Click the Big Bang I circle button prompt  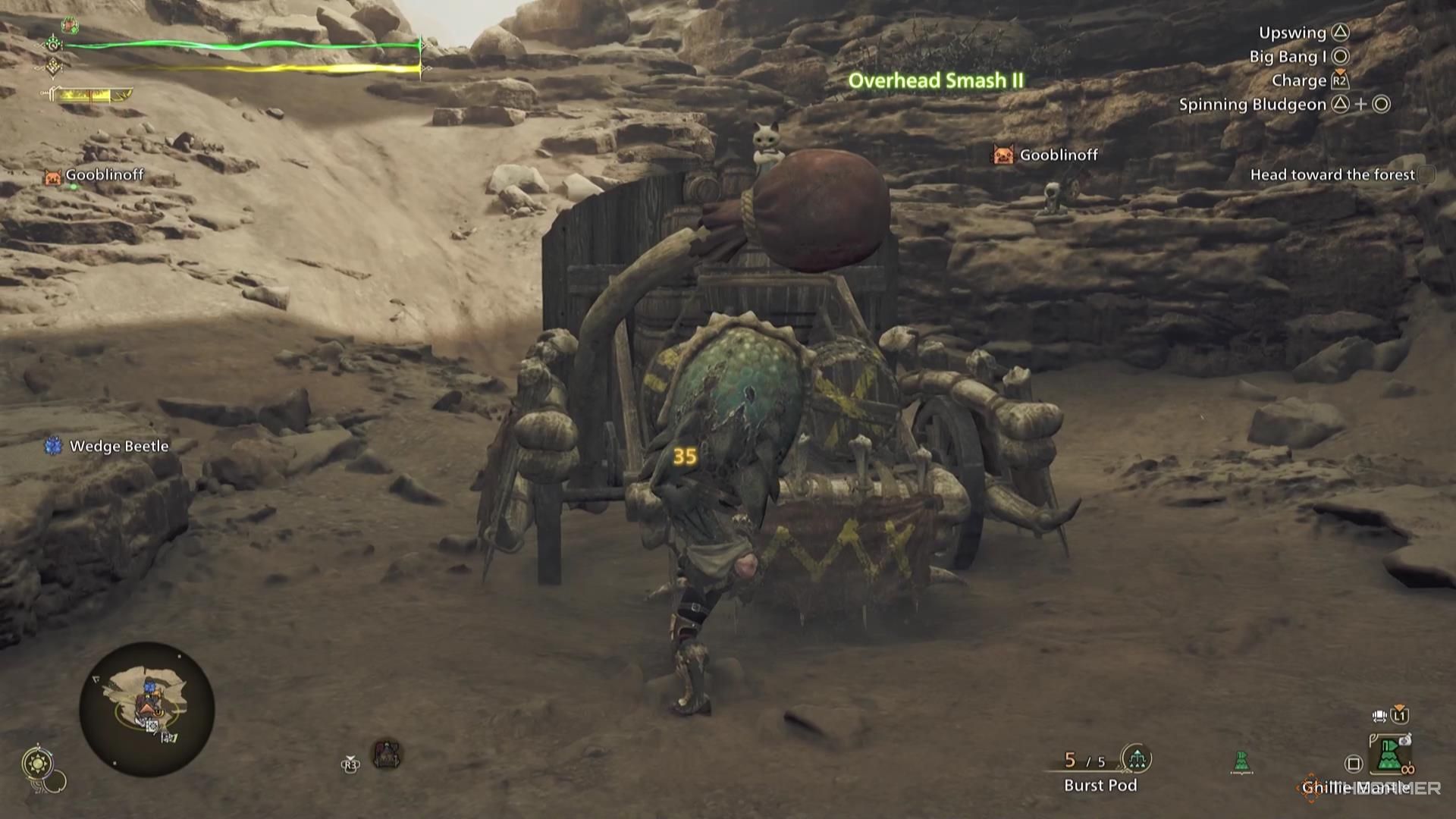pos(1341,57)
